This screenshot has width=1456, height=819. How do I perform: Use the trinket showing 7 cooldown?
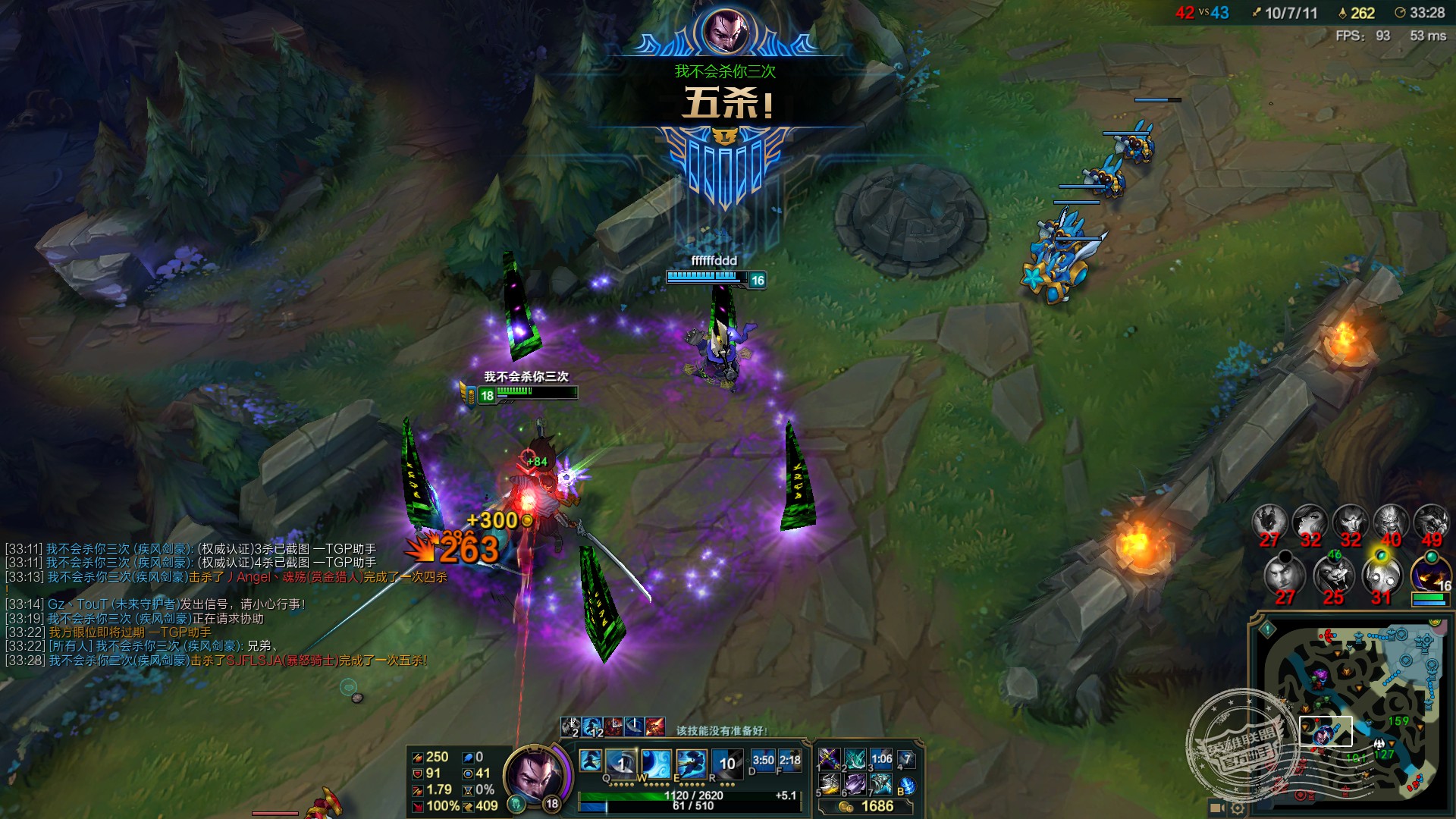click(906, 759)
